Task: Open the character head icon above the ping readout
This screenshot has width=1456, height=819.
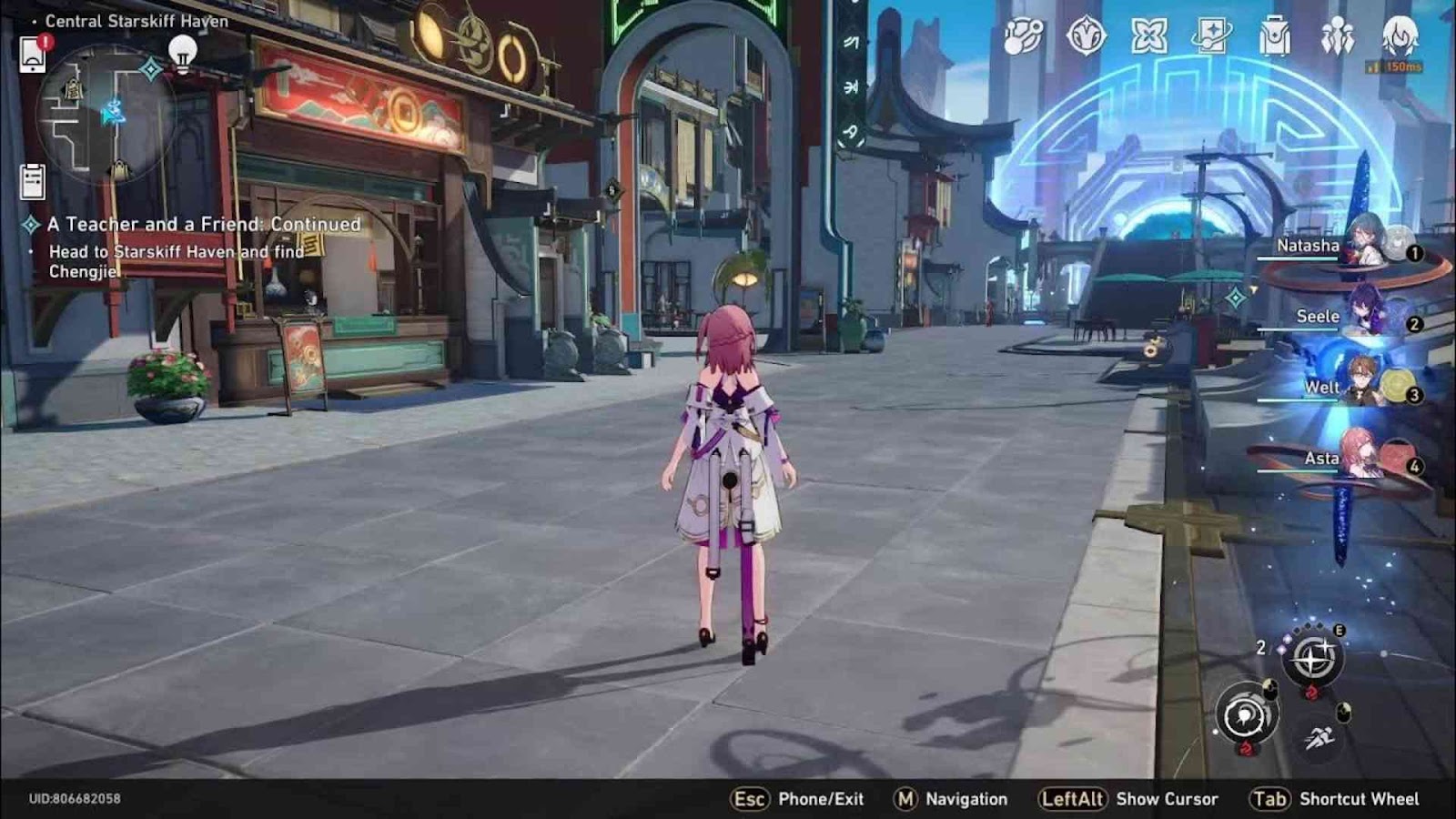Action: pos(1400,35)
